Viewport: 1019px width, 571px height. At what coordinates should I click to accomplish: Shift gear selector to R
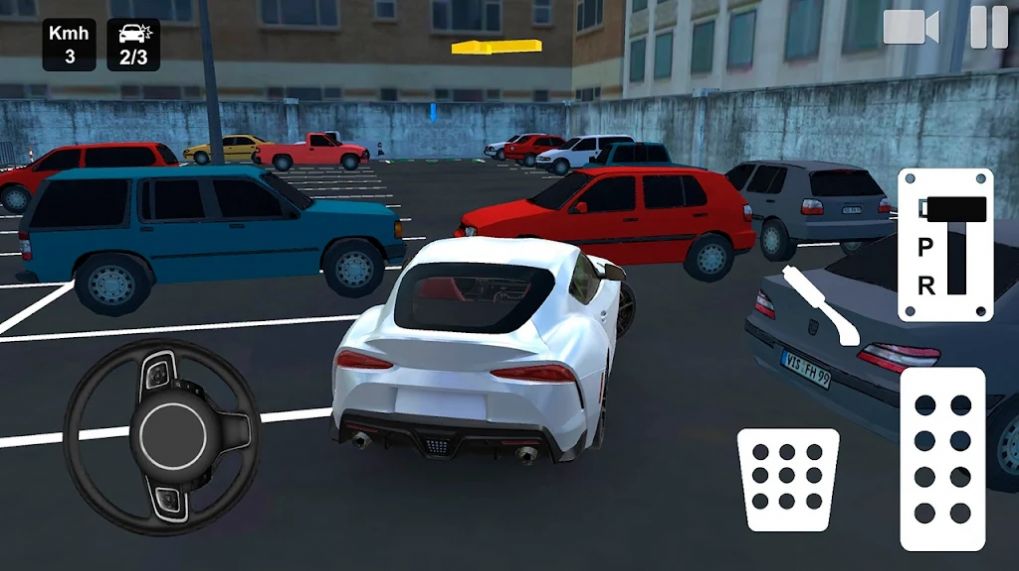pos(926,285)
